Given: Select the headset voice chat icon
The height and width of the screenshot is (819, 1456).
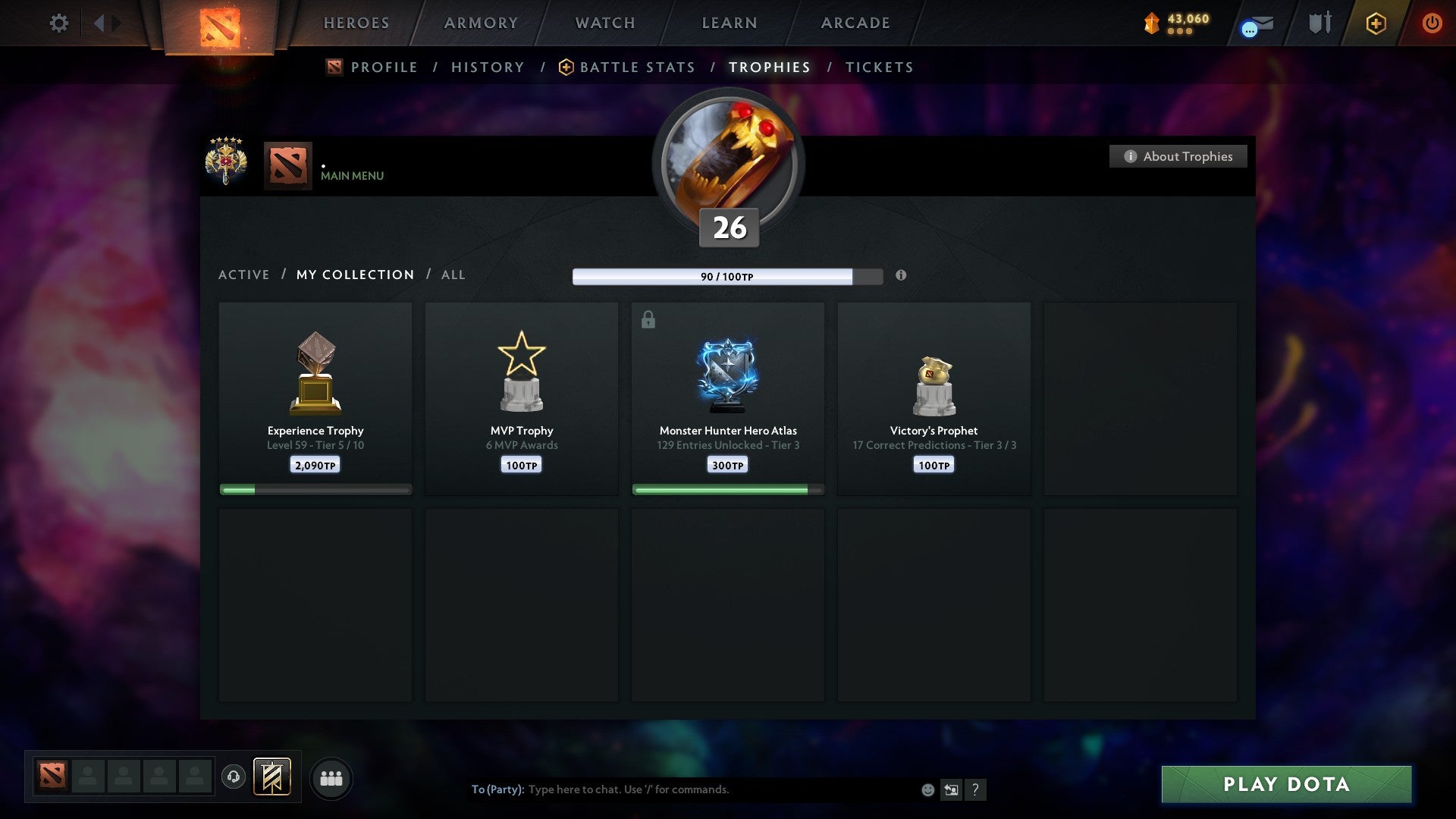Looking at the screenshot, I should pos(233,777).
